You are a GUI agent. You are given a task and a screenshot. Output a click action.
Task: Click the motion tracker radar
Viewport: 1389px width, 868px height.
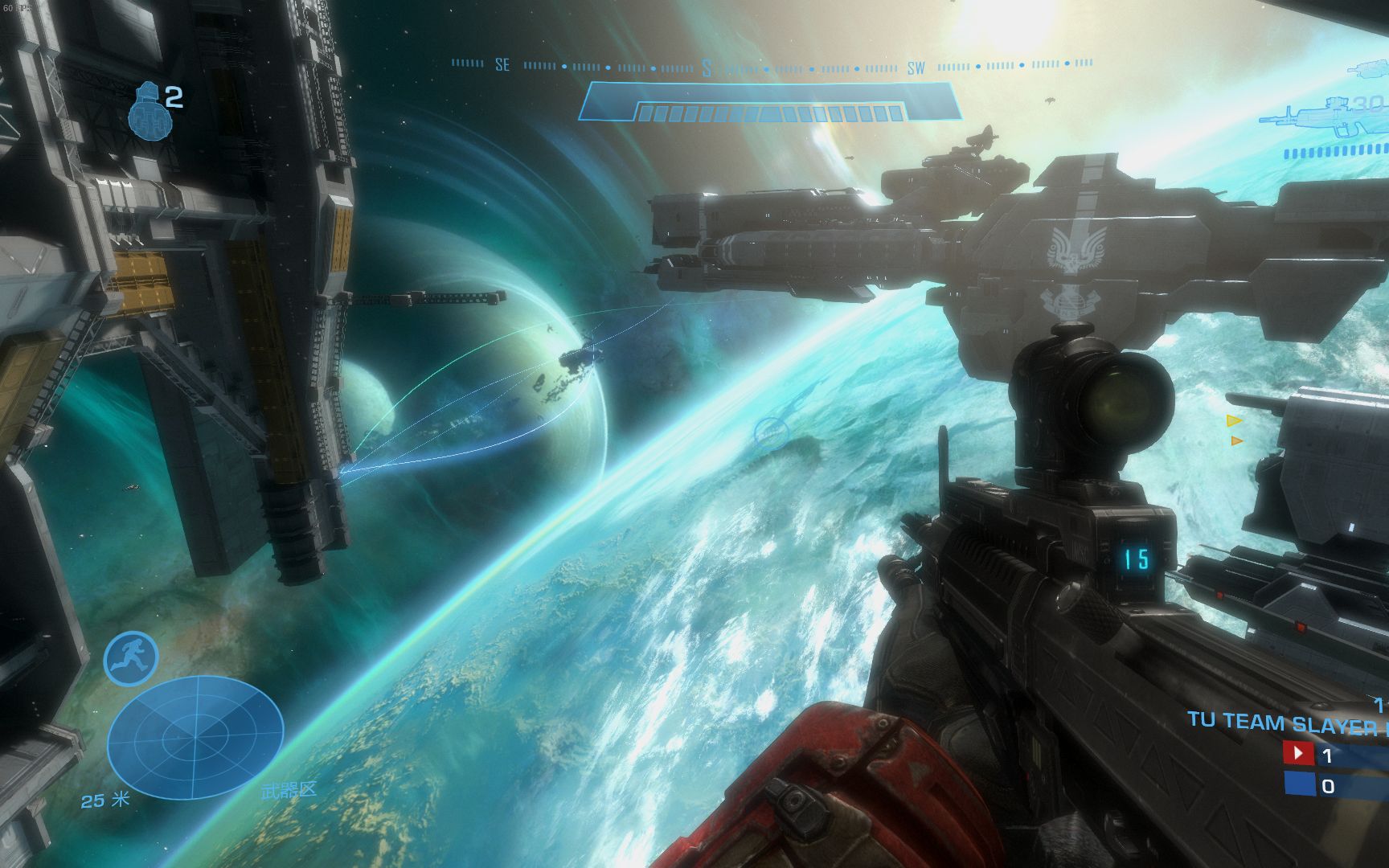195,735
